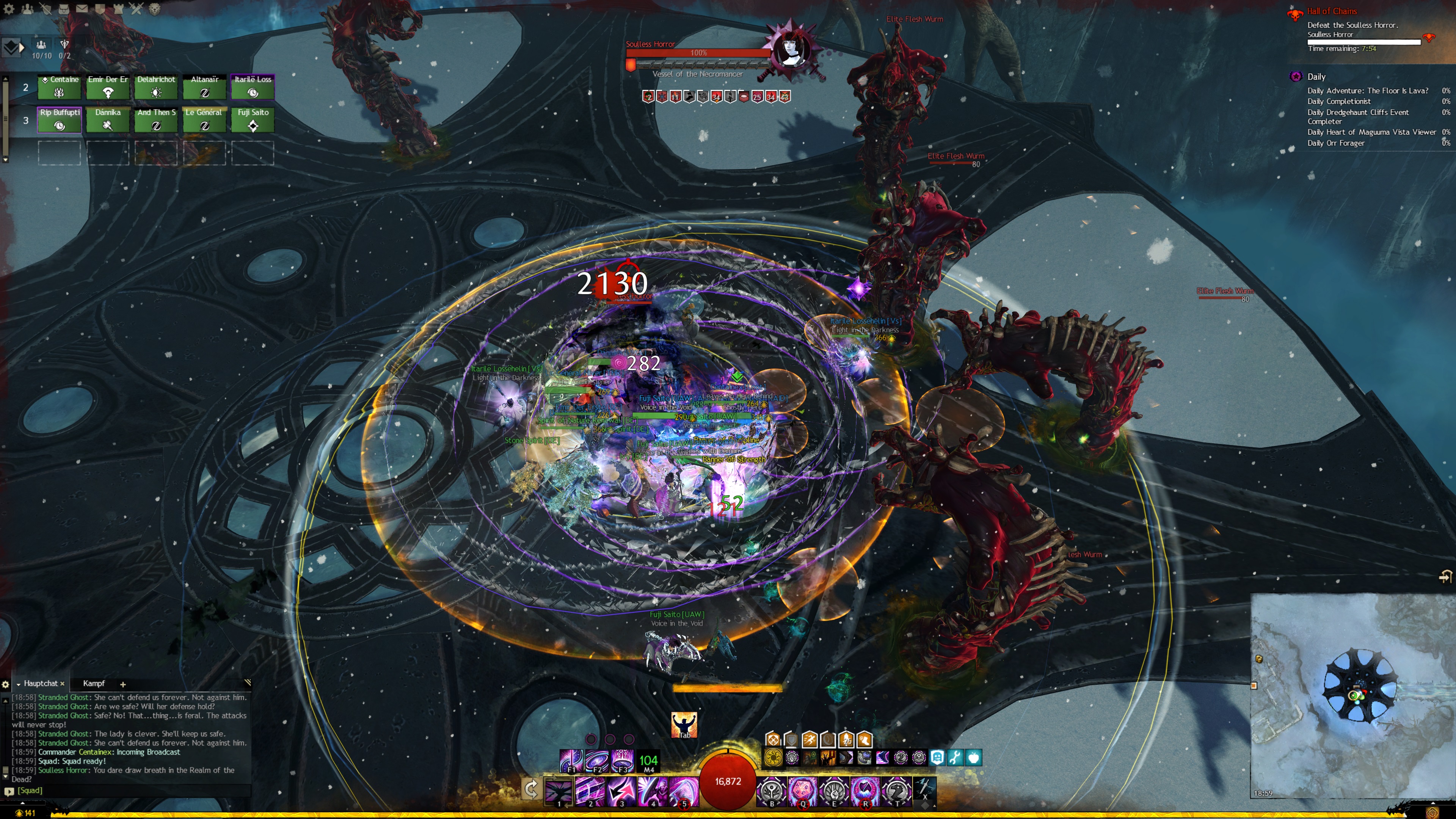This screenshot has width=1456, height=819.
Task: Open the inventory bag icon
Action: click(63, 8)
